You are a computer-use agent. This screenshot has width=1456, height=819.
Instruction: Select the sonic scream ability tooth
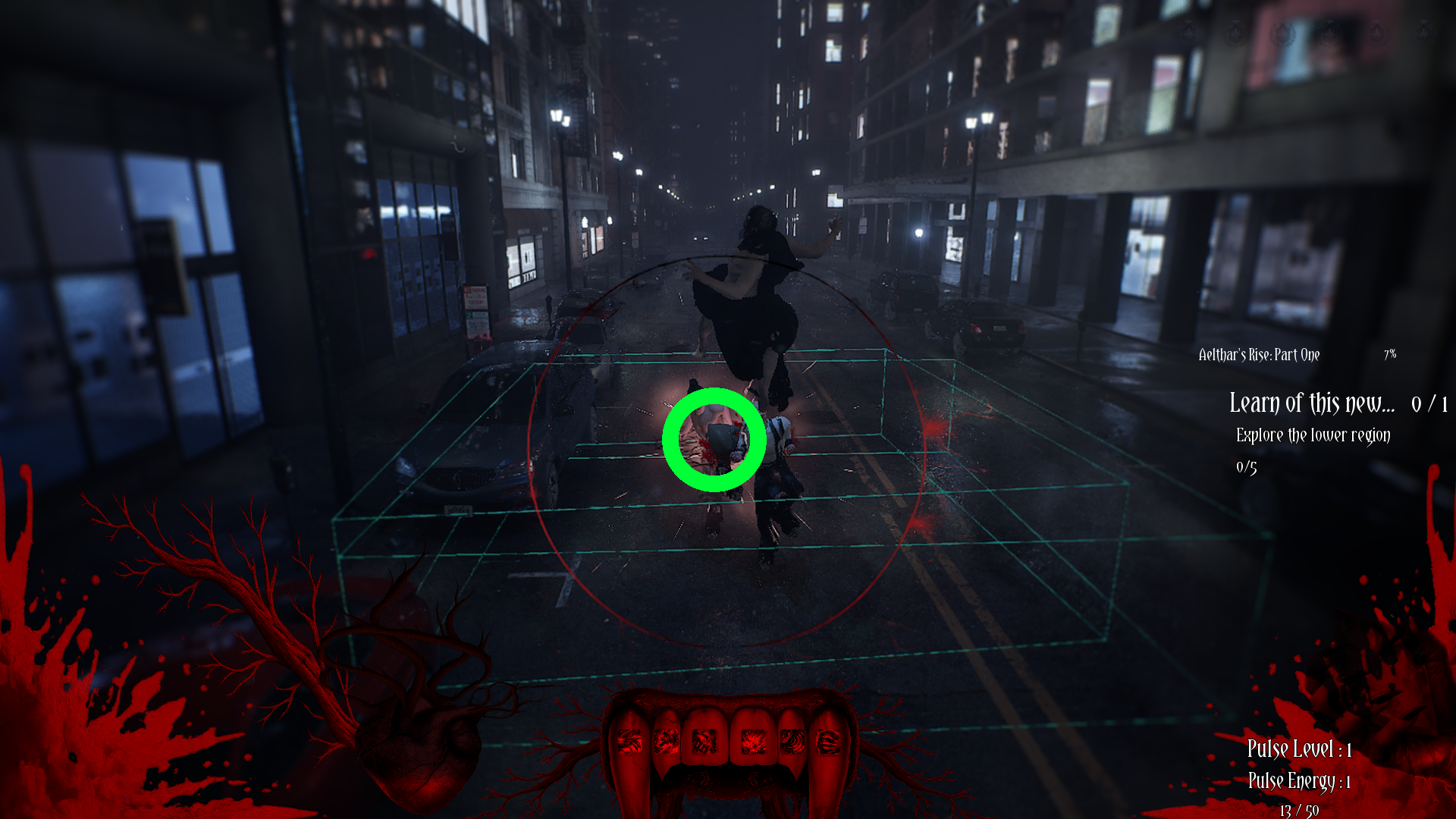pyautogui.click(x=794, y=742)
